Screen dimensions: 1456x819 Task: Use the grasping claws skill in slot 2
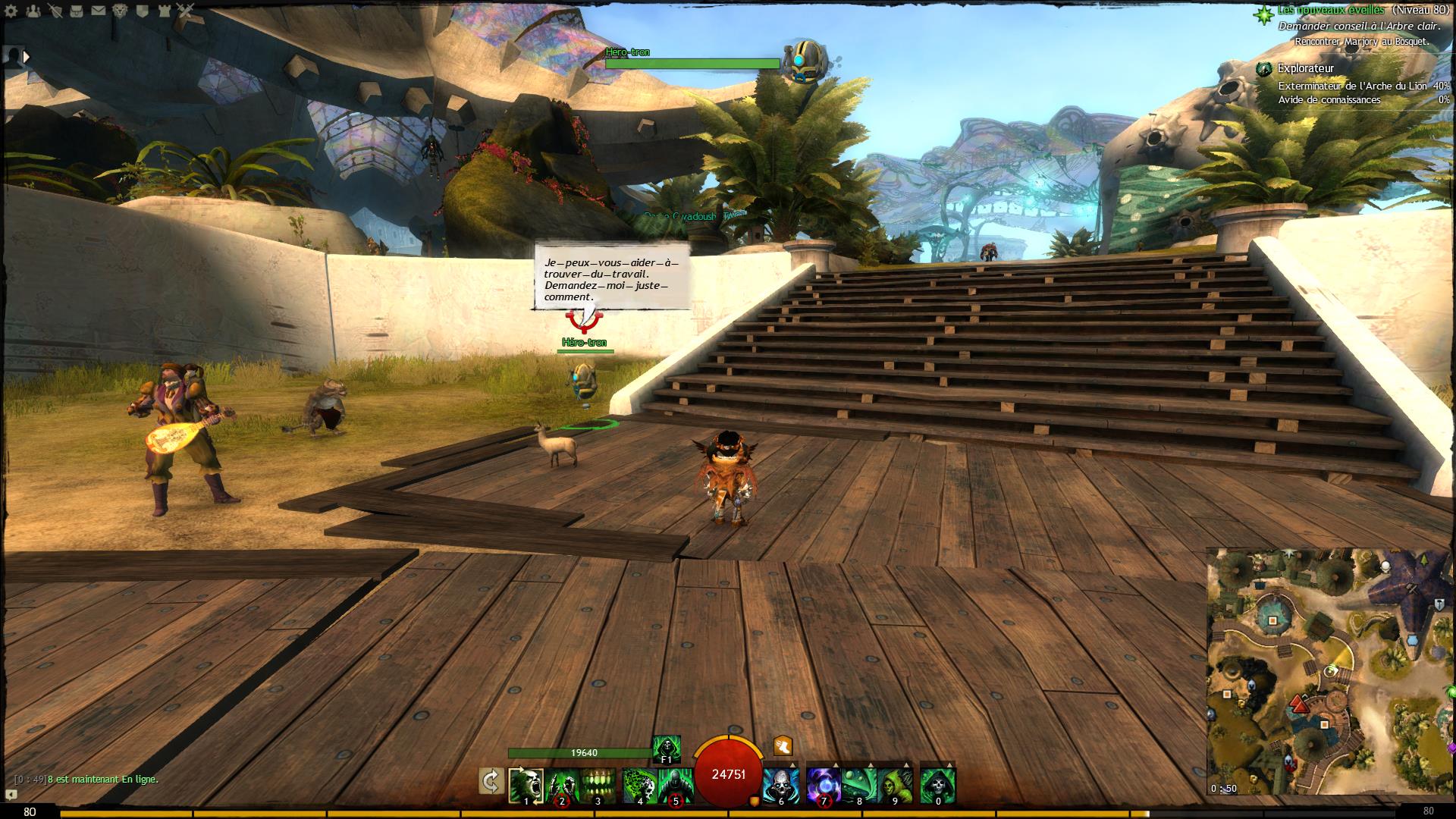coord(562,784)
